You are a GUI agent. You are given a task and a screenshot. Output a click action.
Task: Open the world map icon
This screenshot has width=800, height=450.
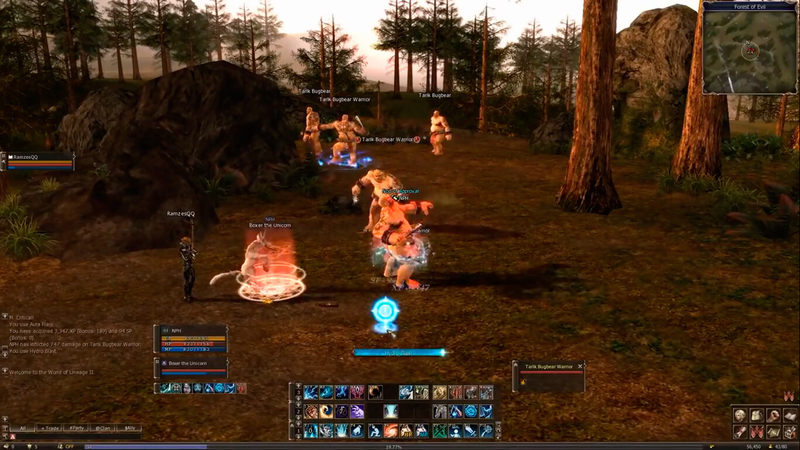[x=774, y=431]
